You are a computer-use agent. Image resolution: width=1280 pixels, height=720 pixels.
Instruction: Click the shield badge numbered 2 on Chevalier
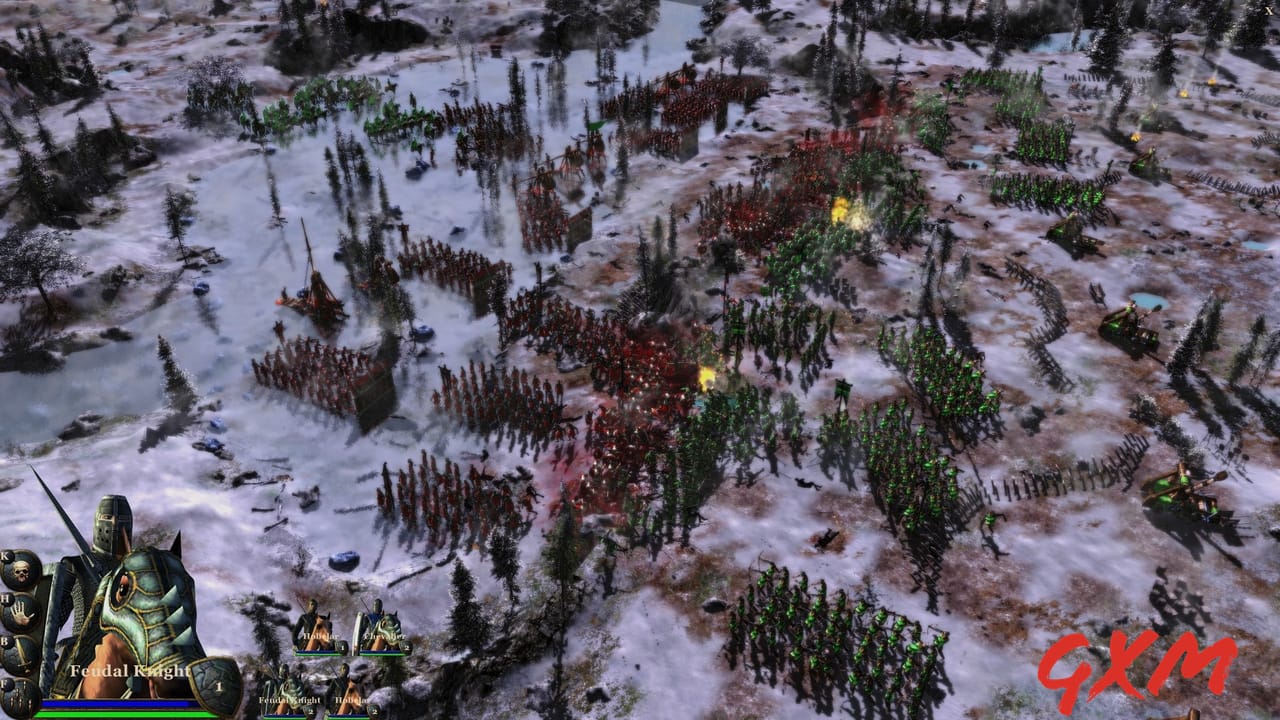406,647
